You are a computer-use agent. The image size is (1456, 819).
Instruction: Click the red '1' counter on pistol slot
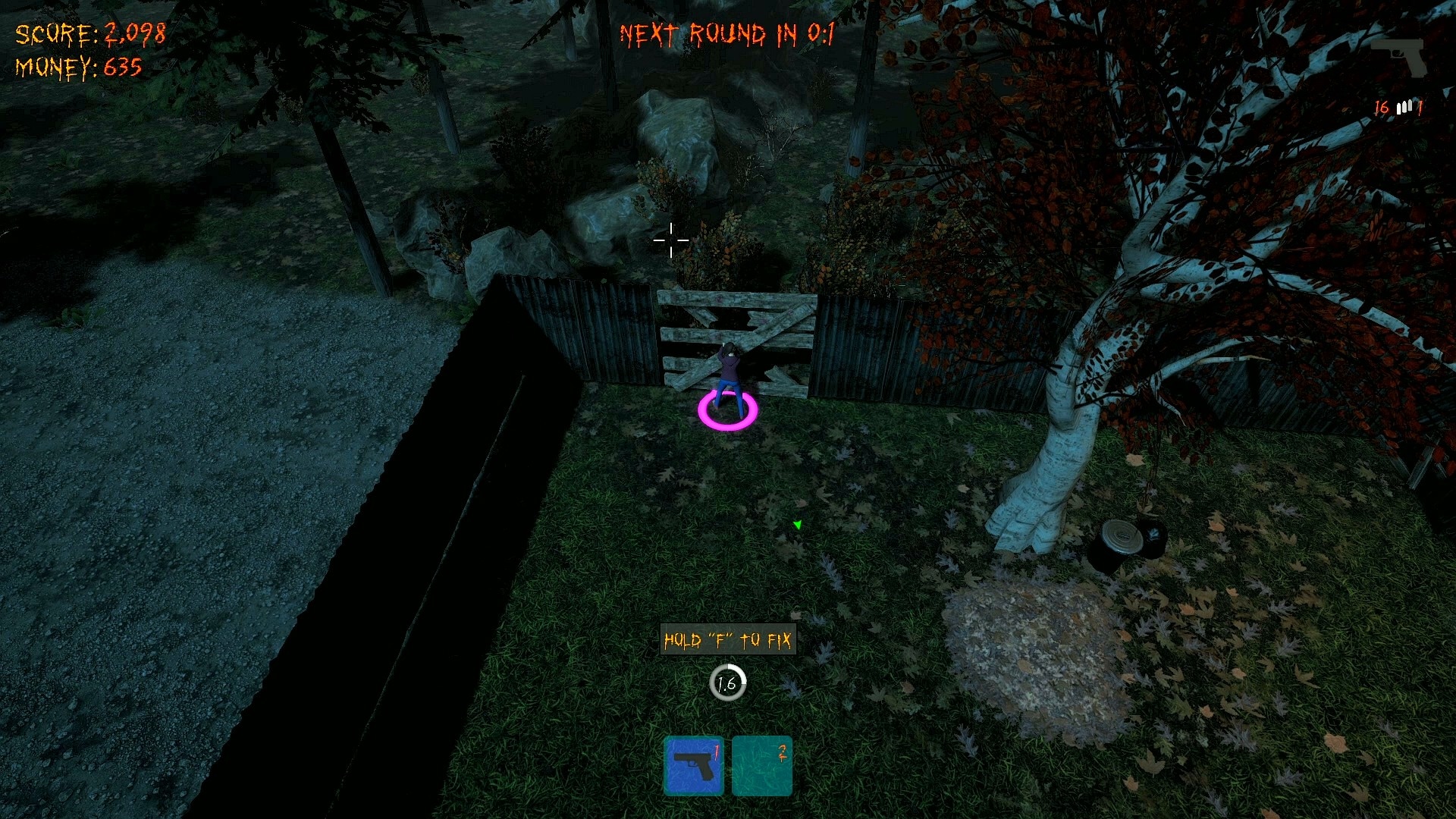point(716,753)
